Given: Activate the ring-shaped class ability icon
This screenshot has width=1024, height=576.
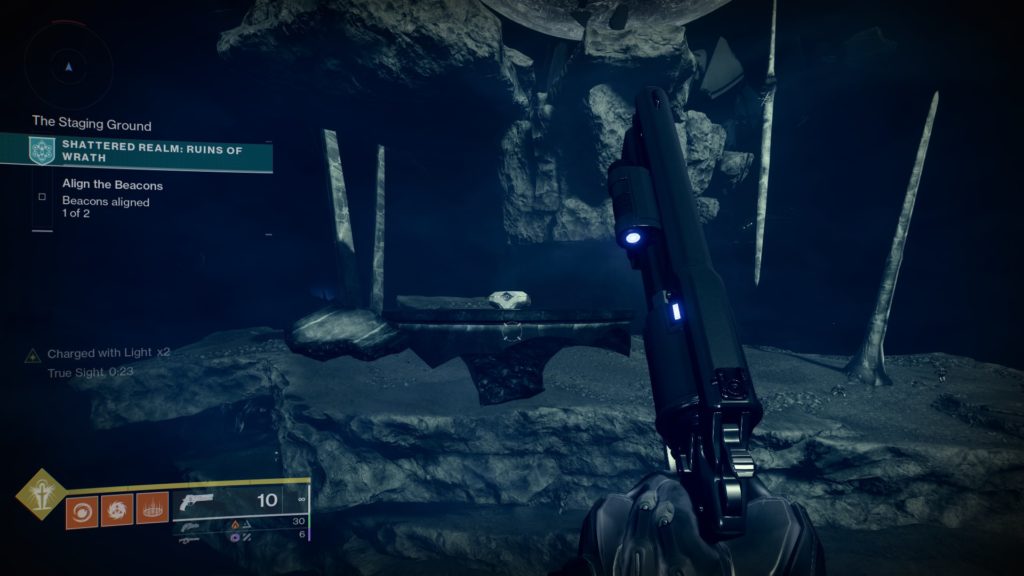Looking at the screenshot, I should 152,511.
